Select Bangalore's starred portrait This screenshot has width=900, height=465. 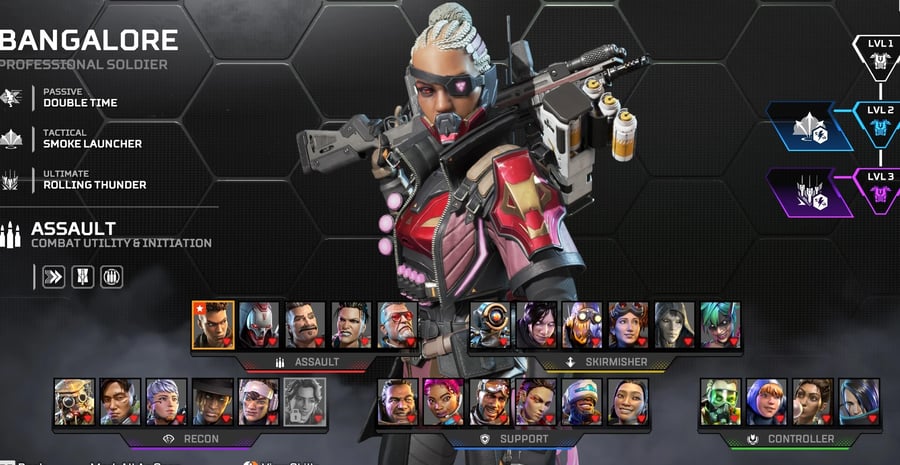click(x=213, y=325)
